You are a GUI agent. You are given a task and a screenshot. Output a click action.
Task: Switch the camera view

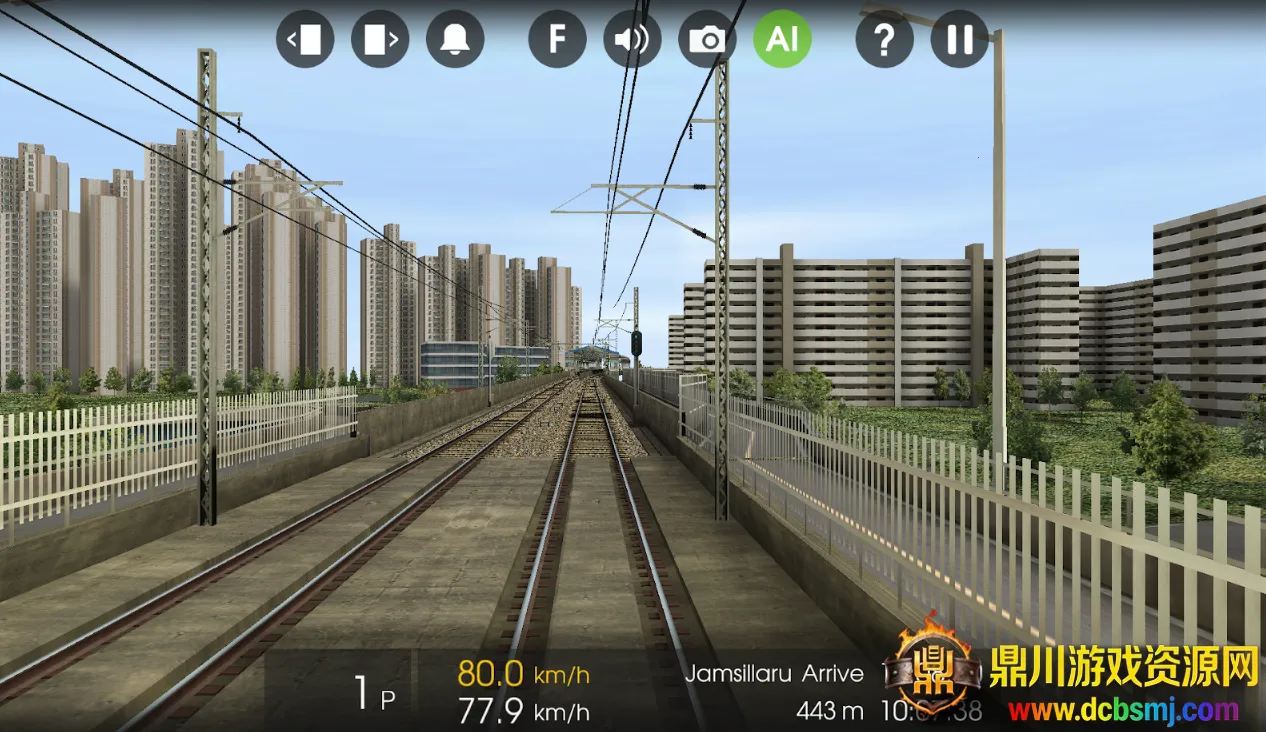[x=707, y=39]
